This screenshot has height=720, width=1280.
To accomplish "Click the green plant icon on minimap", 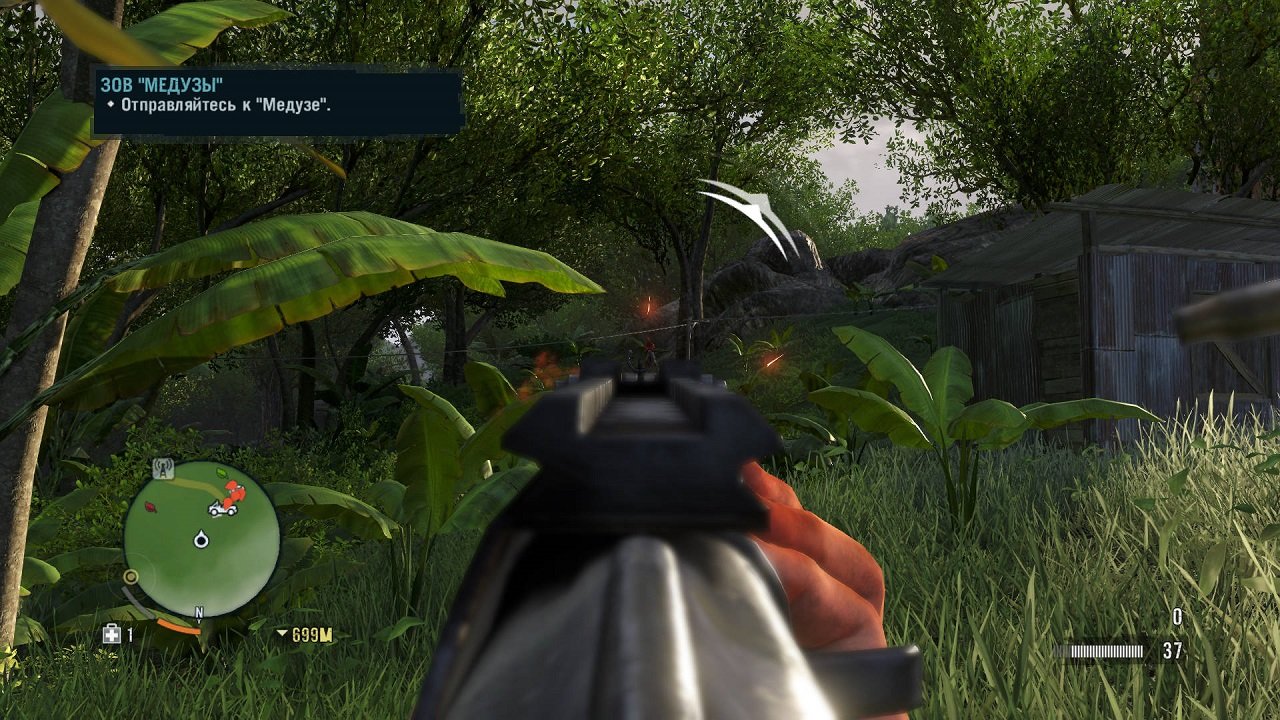I will 220,472.
